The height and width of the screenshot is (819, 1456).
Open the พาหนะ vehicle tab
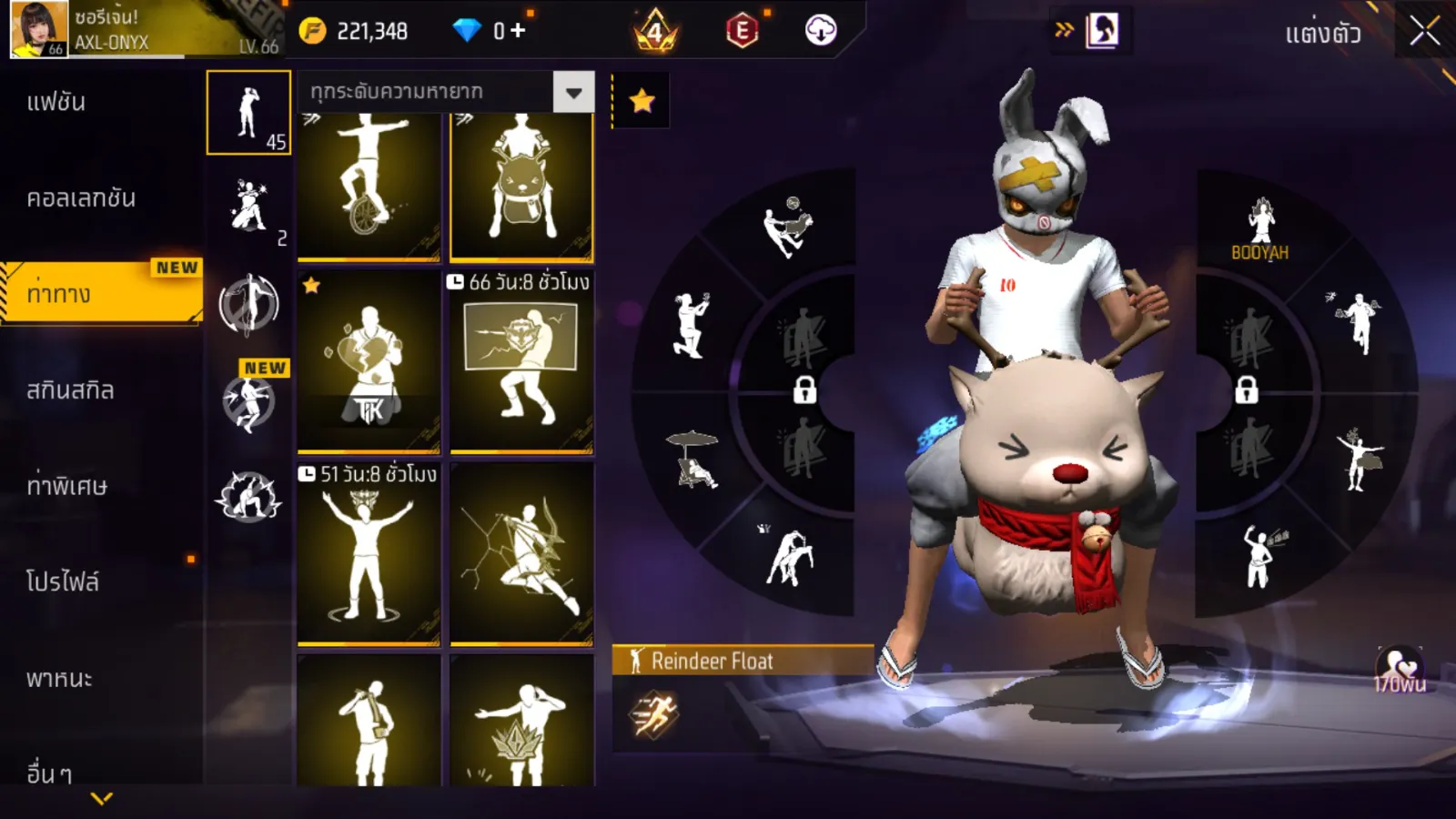pyautogui.click(x=59, y=679)
